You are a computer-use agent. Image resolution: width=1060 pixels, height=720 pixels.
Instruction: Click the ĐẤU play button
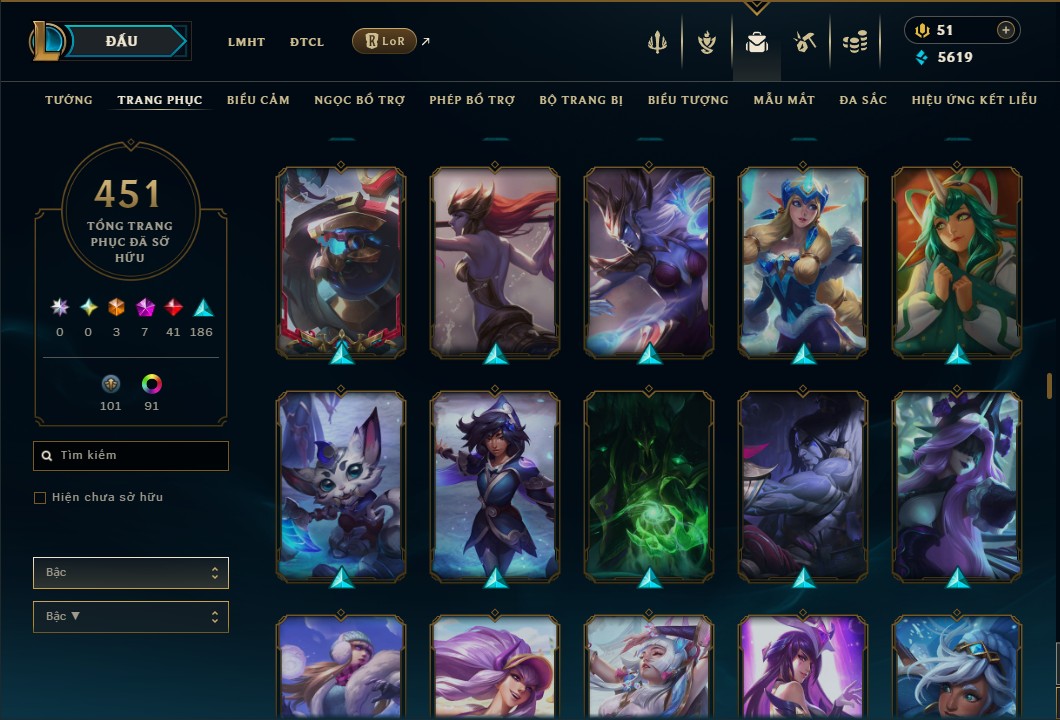[x=121, y=41]
